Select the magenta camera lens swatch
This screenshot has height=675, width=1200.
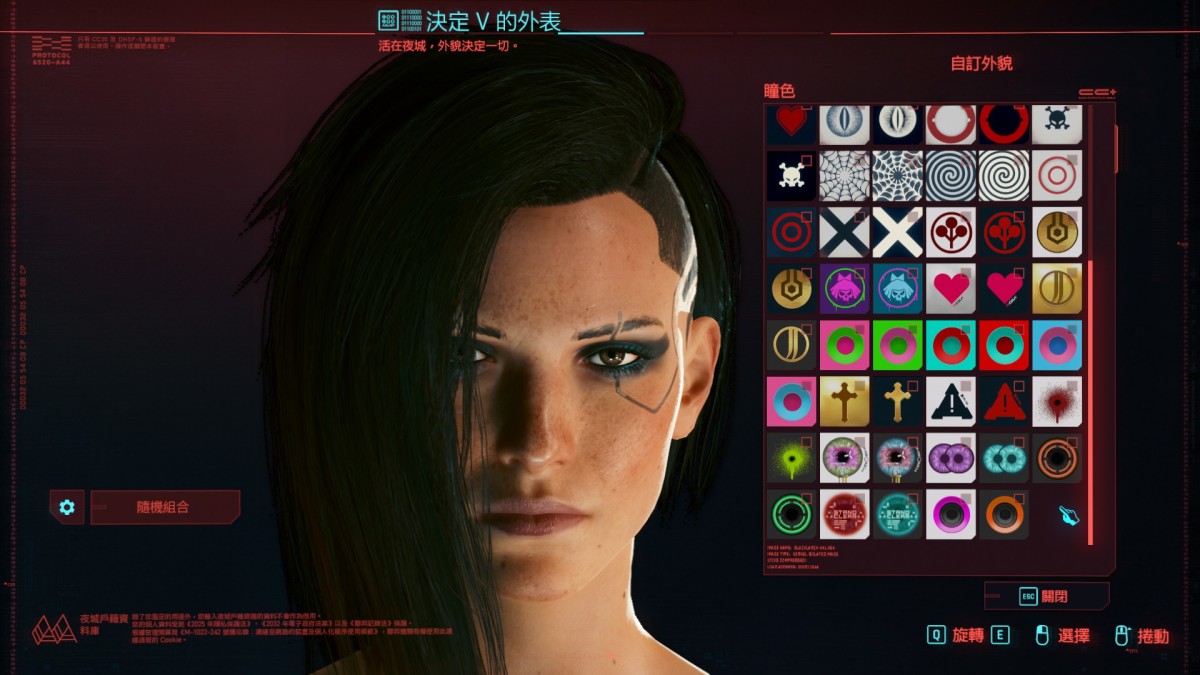[951, 514]
